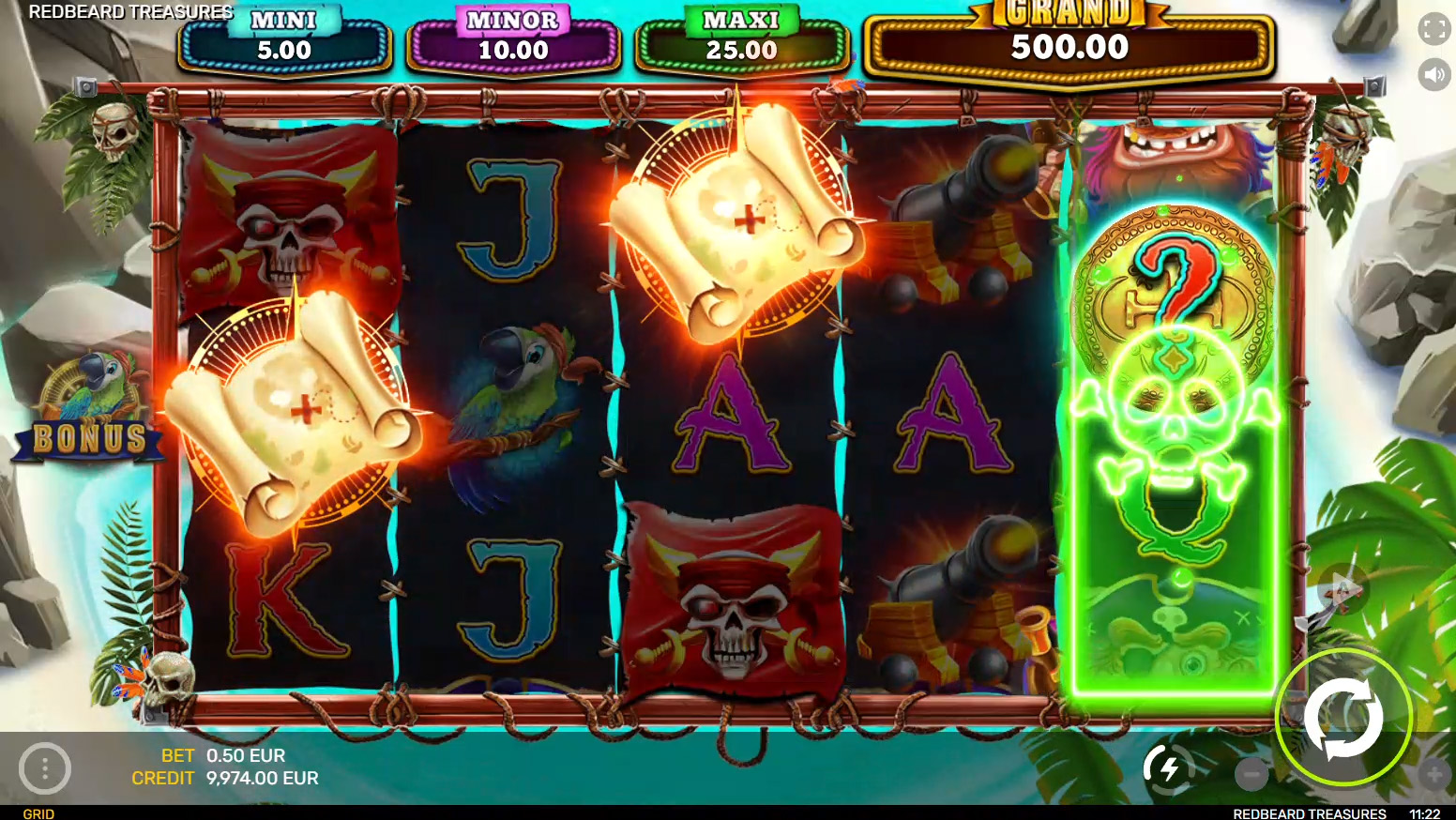
Task: Toggle the sound speaker icon
Action: pyautogui.click(x=1433, y=74)
